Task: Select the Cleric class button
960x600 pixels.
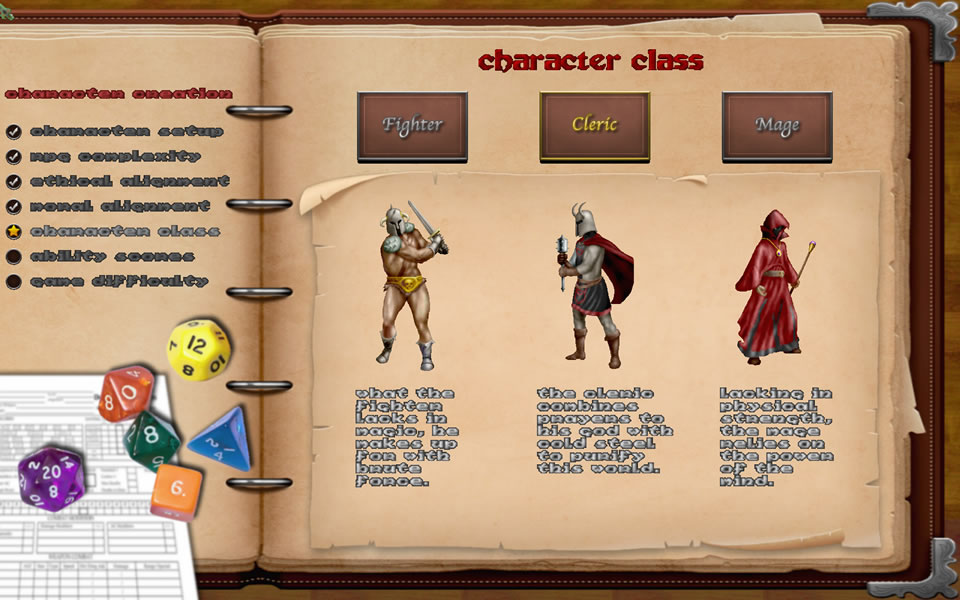Action: [x=594, y=126]
